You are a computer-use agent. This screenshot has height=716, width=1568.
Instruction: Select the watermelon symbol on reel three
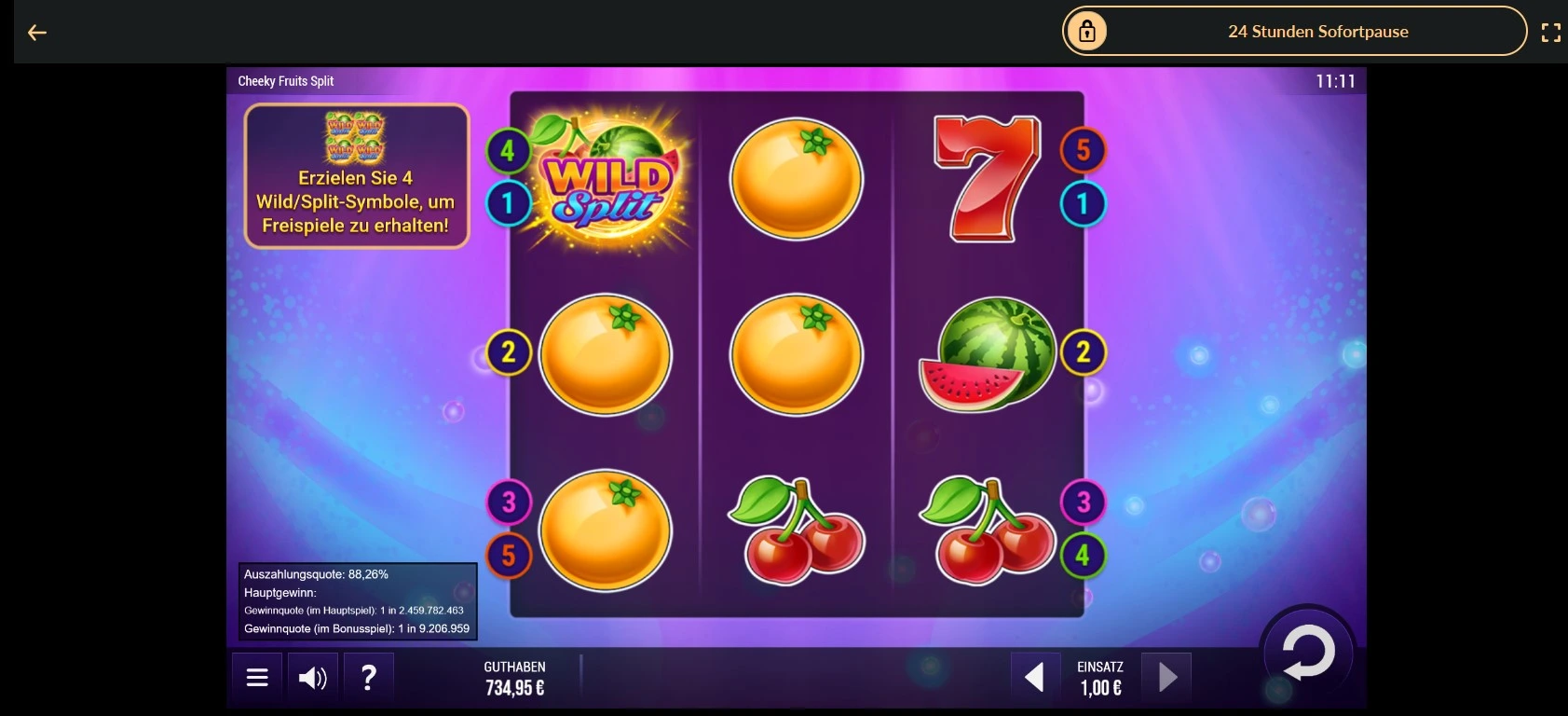[x=988, y=354]
